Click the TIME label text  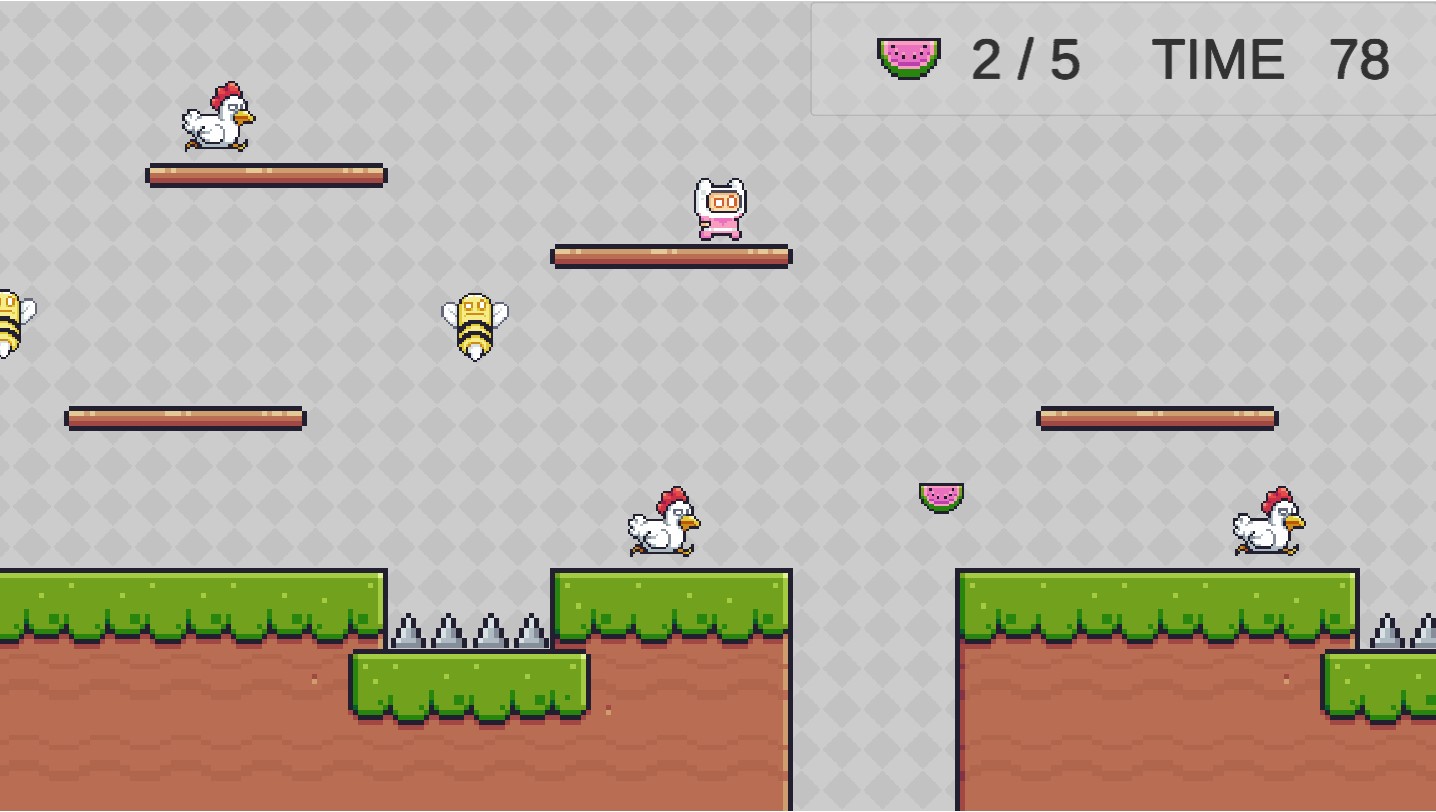[x=1218, y=58]
